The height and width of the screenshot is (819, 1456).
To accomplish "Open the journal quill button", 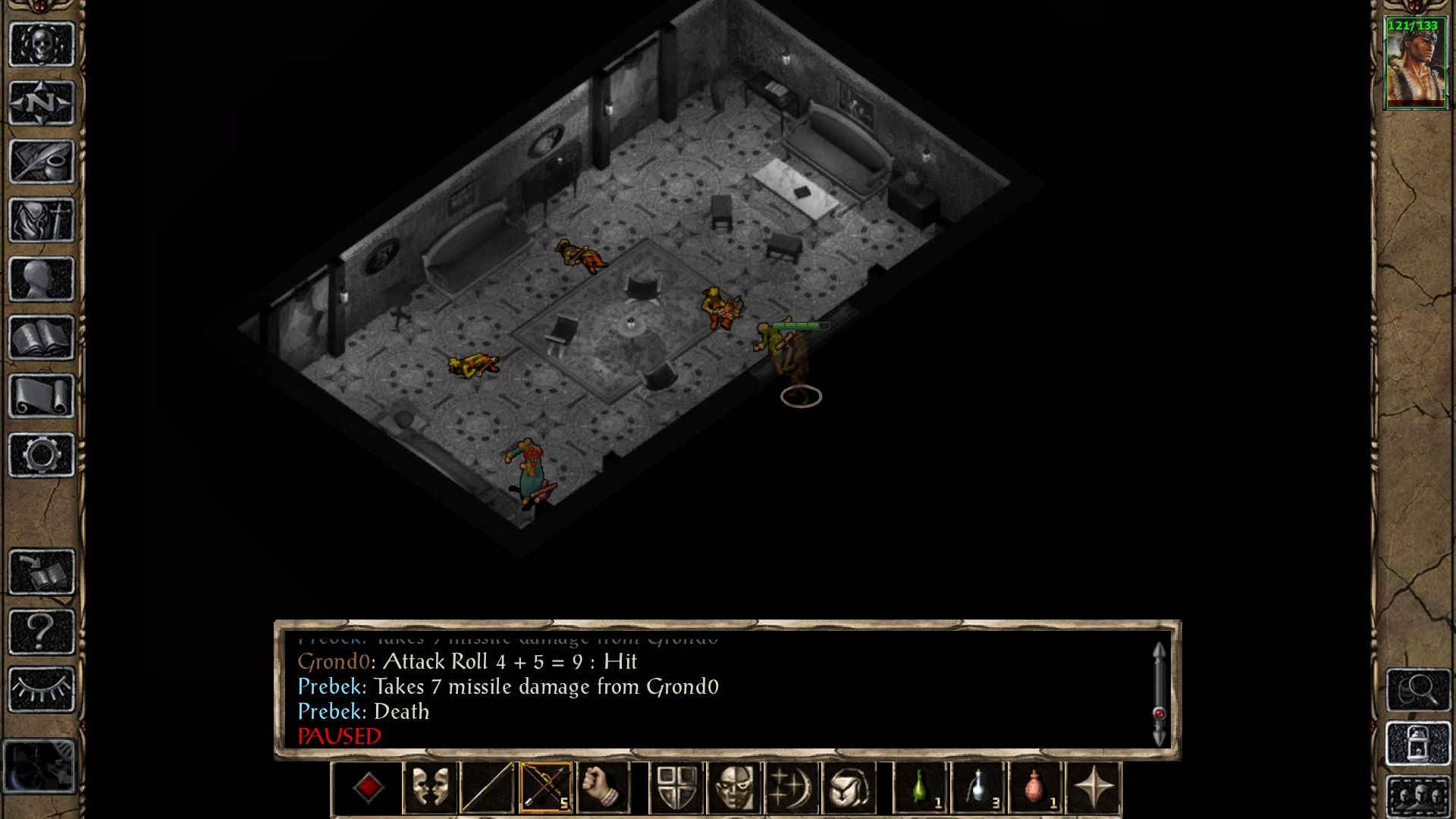I will [x=42, y=162].
